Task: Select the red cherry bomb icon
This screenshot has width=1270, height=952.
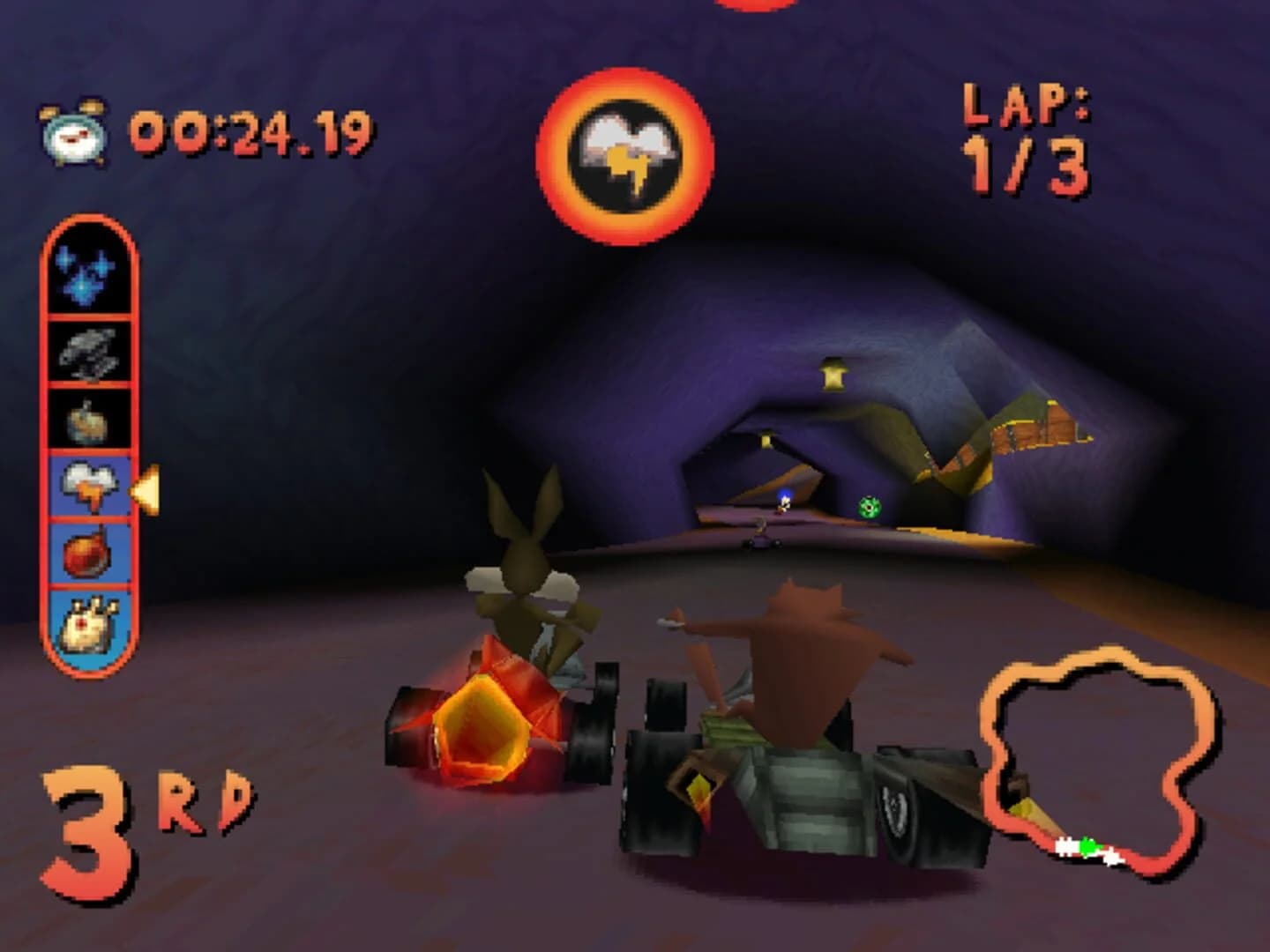Action: pyautogui.click(x=88, y=555)
